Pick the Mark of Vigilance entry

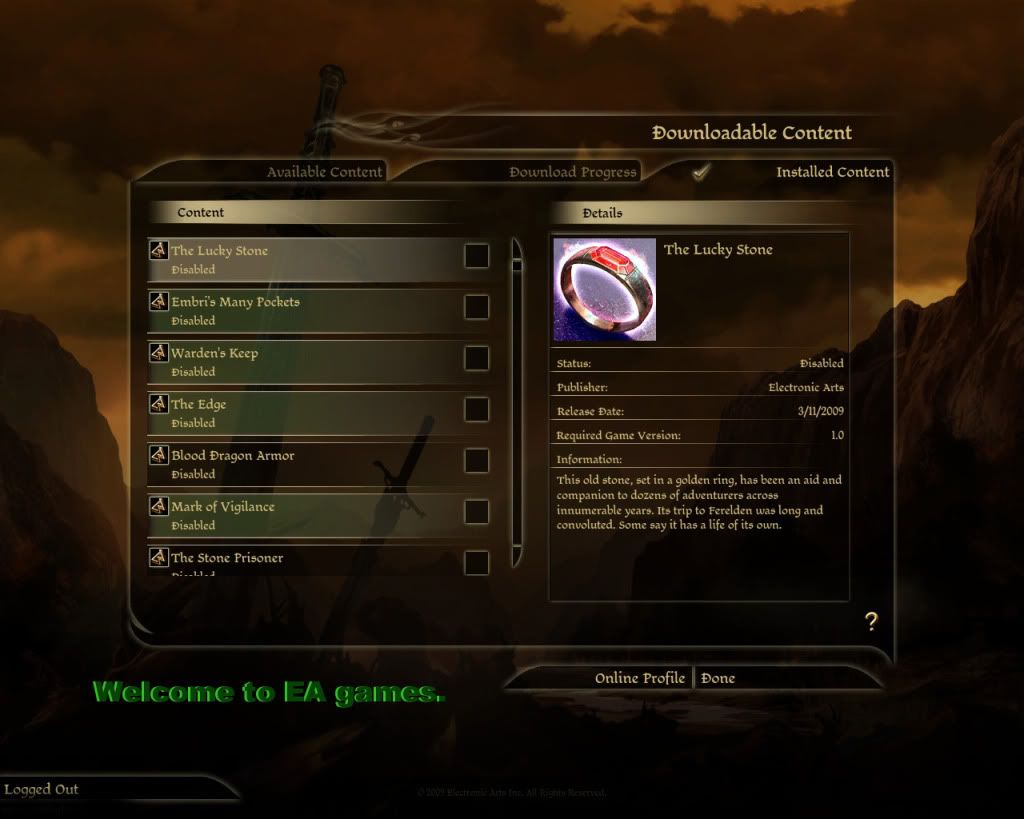300,515
